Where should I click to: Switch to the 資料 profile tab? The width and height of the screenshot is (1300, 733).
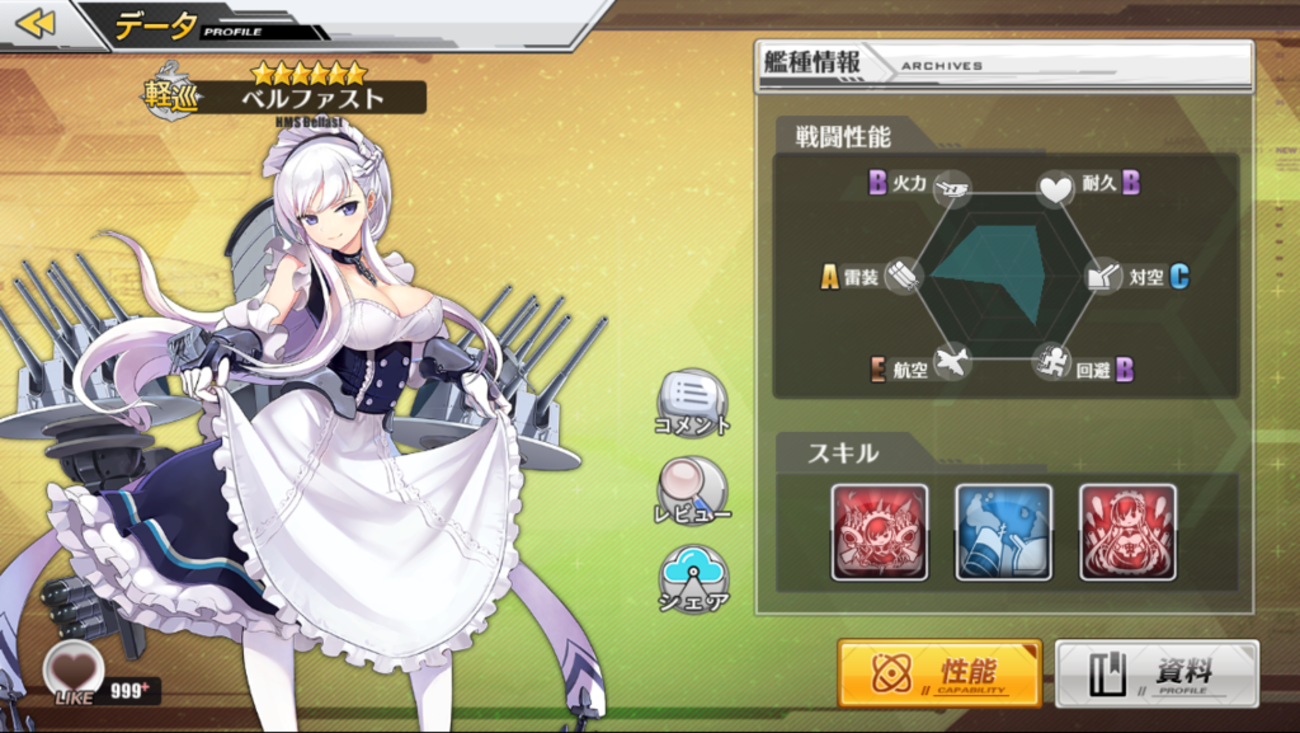tap(1156, 673)
